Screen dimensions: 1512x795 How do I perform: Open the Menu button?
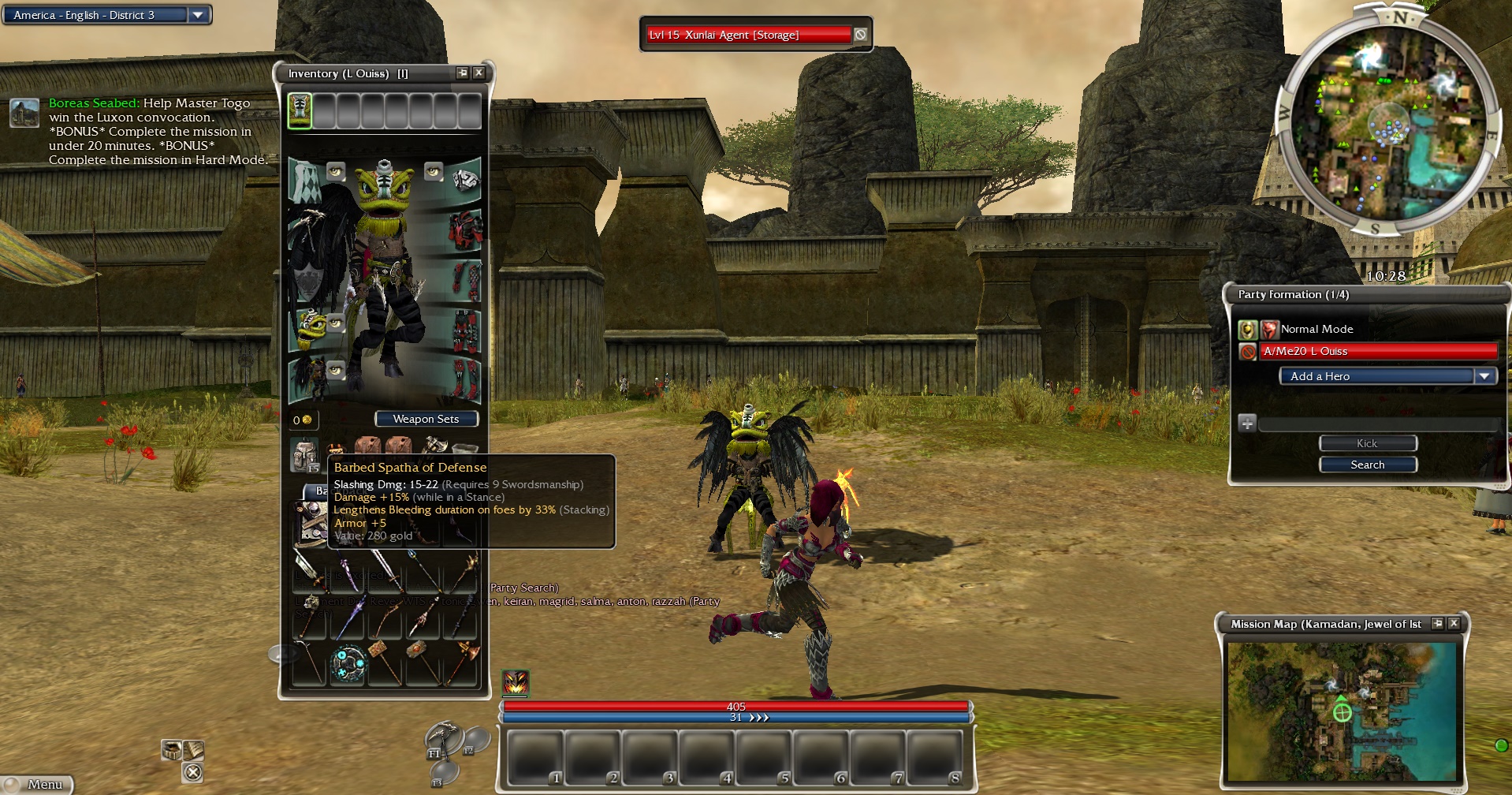(38, 785)
